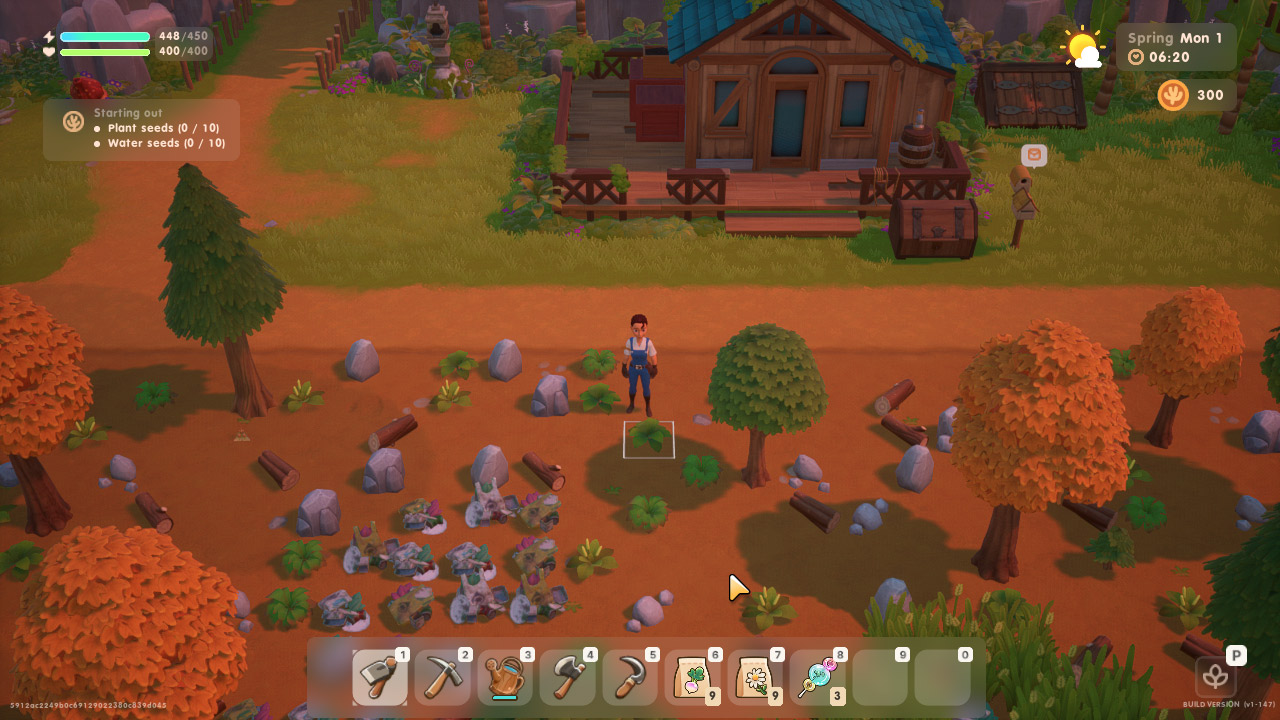The height and width of the screenshot is (720, 1280).
Task: Choose the candy skewer item slot
Action: tap(817, 678)
